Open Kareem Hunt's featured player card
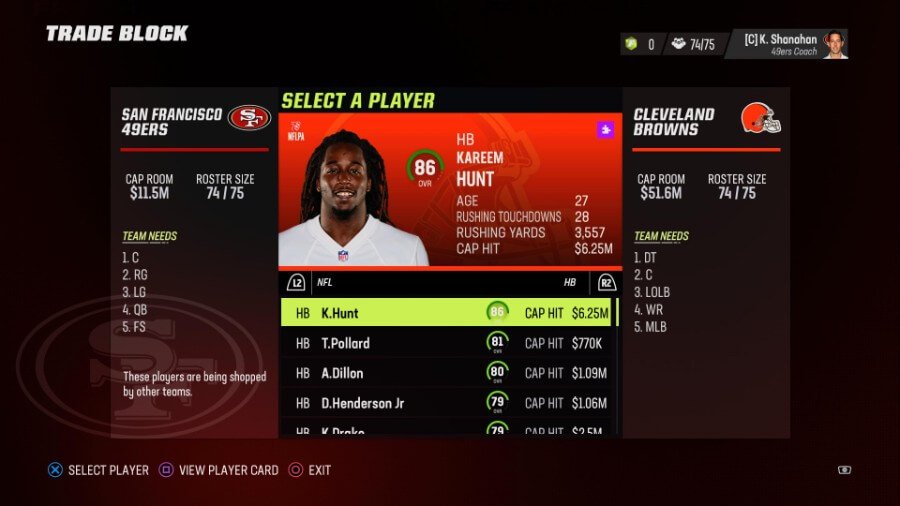The width and height of the screenshot is (900, 506). pyautogui.click(x=448, y=190)
